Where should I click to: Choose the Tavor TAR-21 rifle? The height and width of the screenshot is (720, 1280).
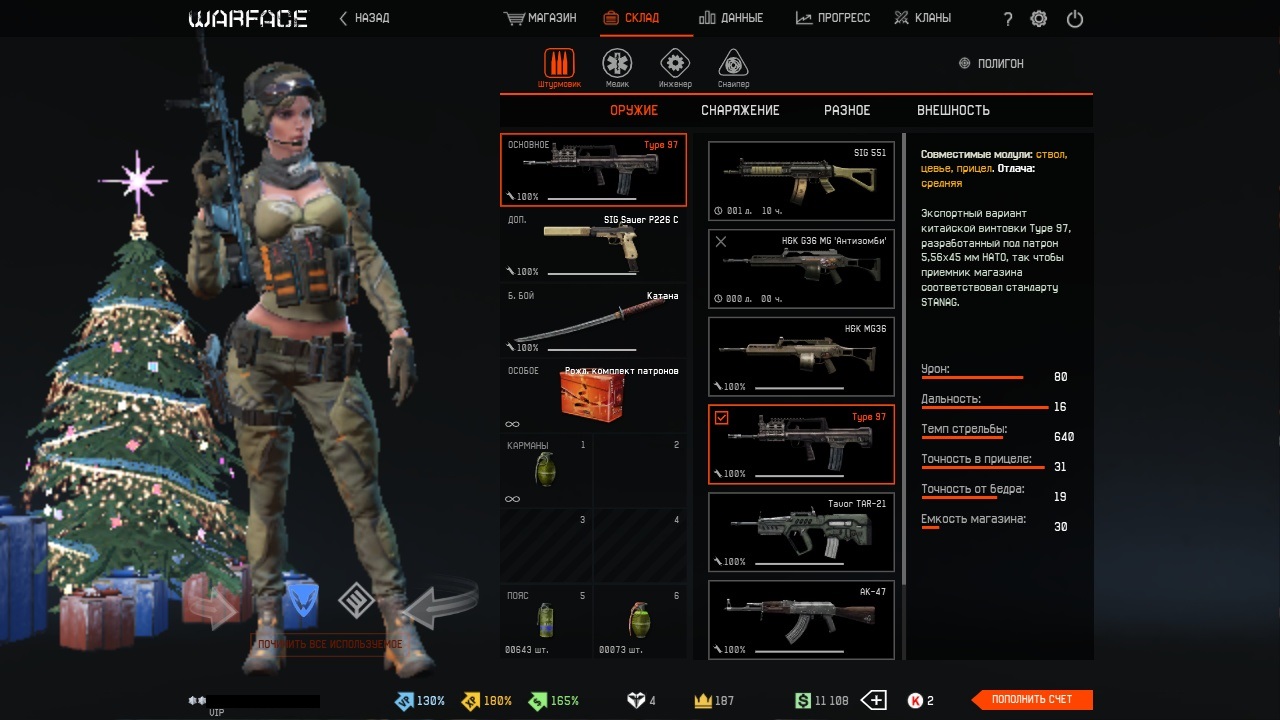(x=801, y=532)
